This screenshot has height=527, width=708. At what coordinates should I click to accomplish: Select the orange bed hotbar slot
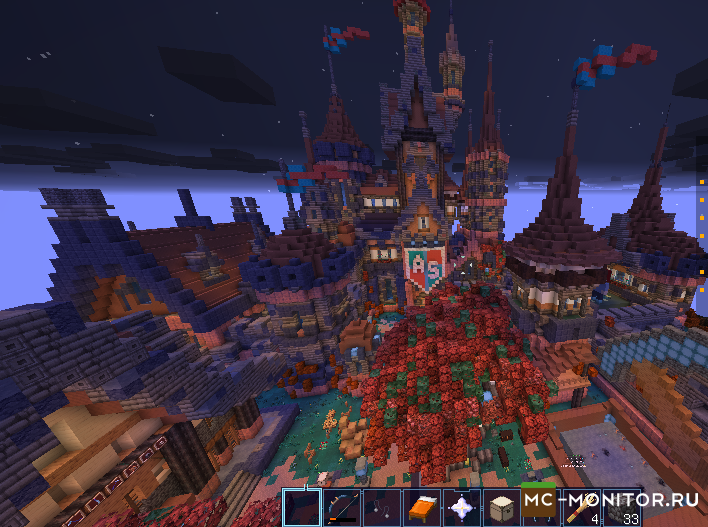tap(421, 508)
